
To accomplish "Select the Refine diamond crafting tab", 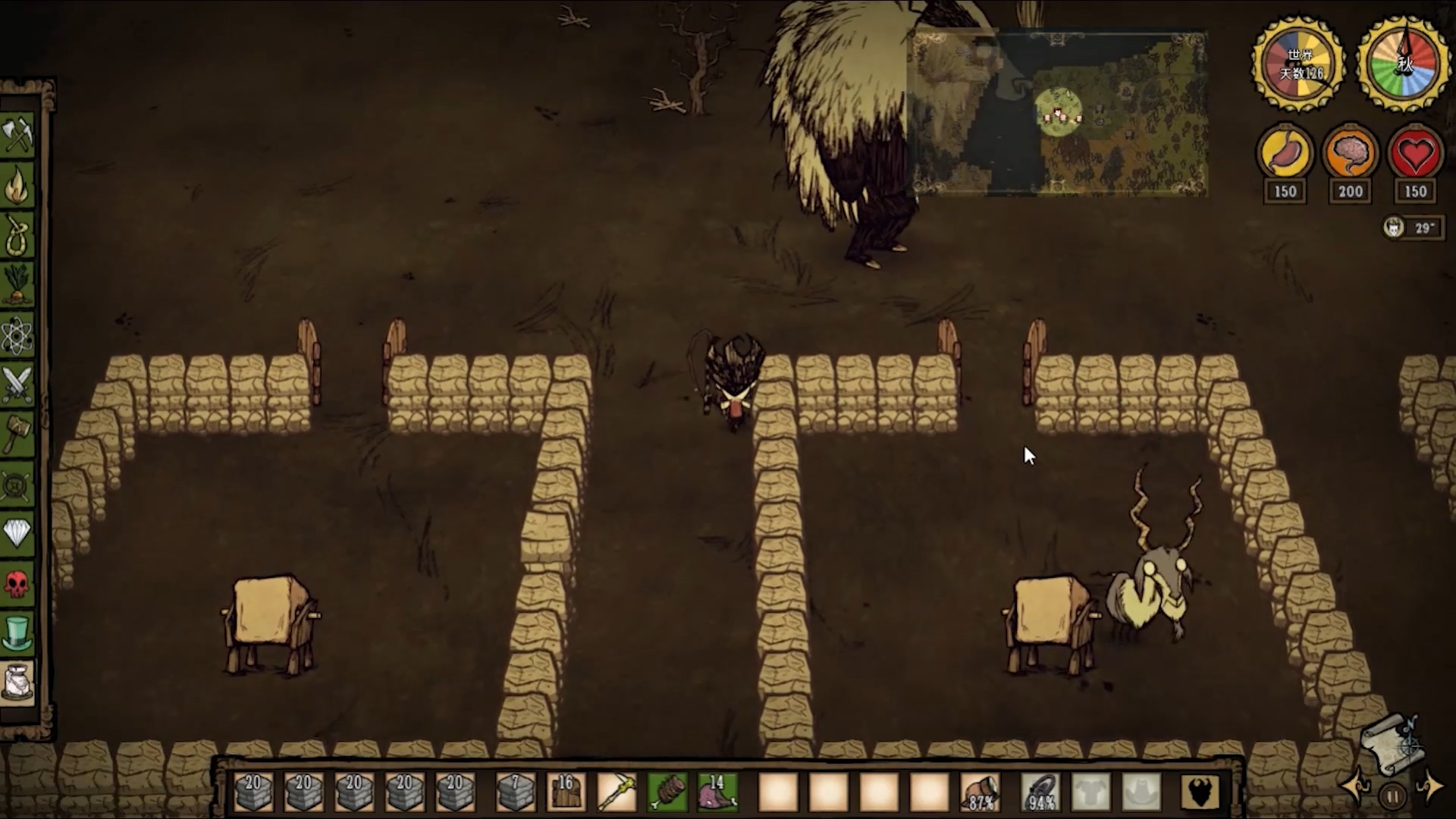I will pyautogui.click(x=17, y=533).
